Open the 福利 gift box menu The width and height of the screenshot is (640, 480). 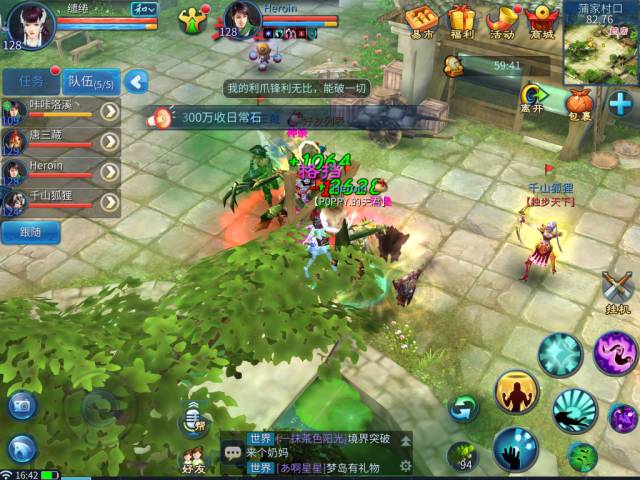(461, 20)
